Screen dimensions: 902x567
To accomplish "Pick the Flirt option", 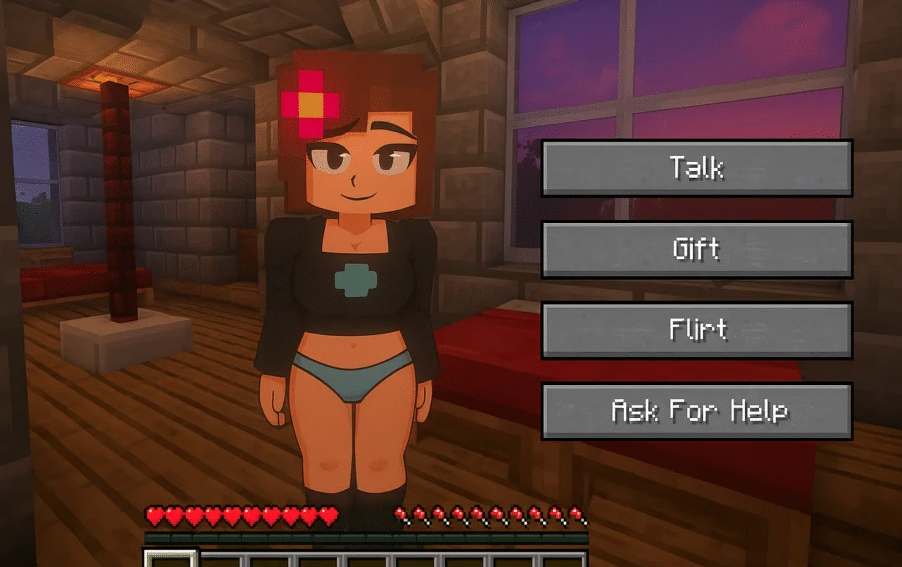I will coord(696,330).
